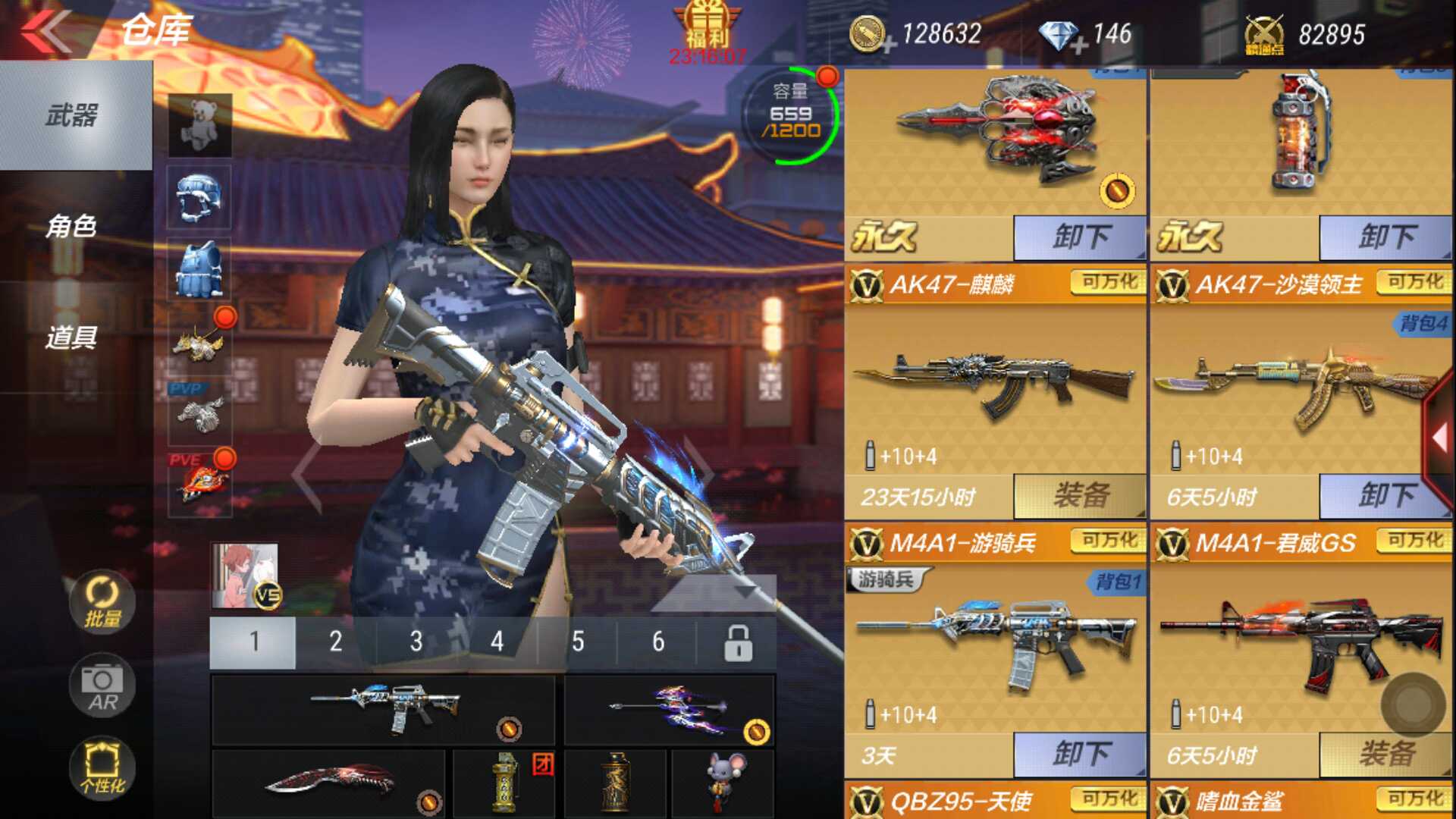Click the teddy bear accessory slot
This screenshot has width=1456, height=819.
(x=199, y=124)
